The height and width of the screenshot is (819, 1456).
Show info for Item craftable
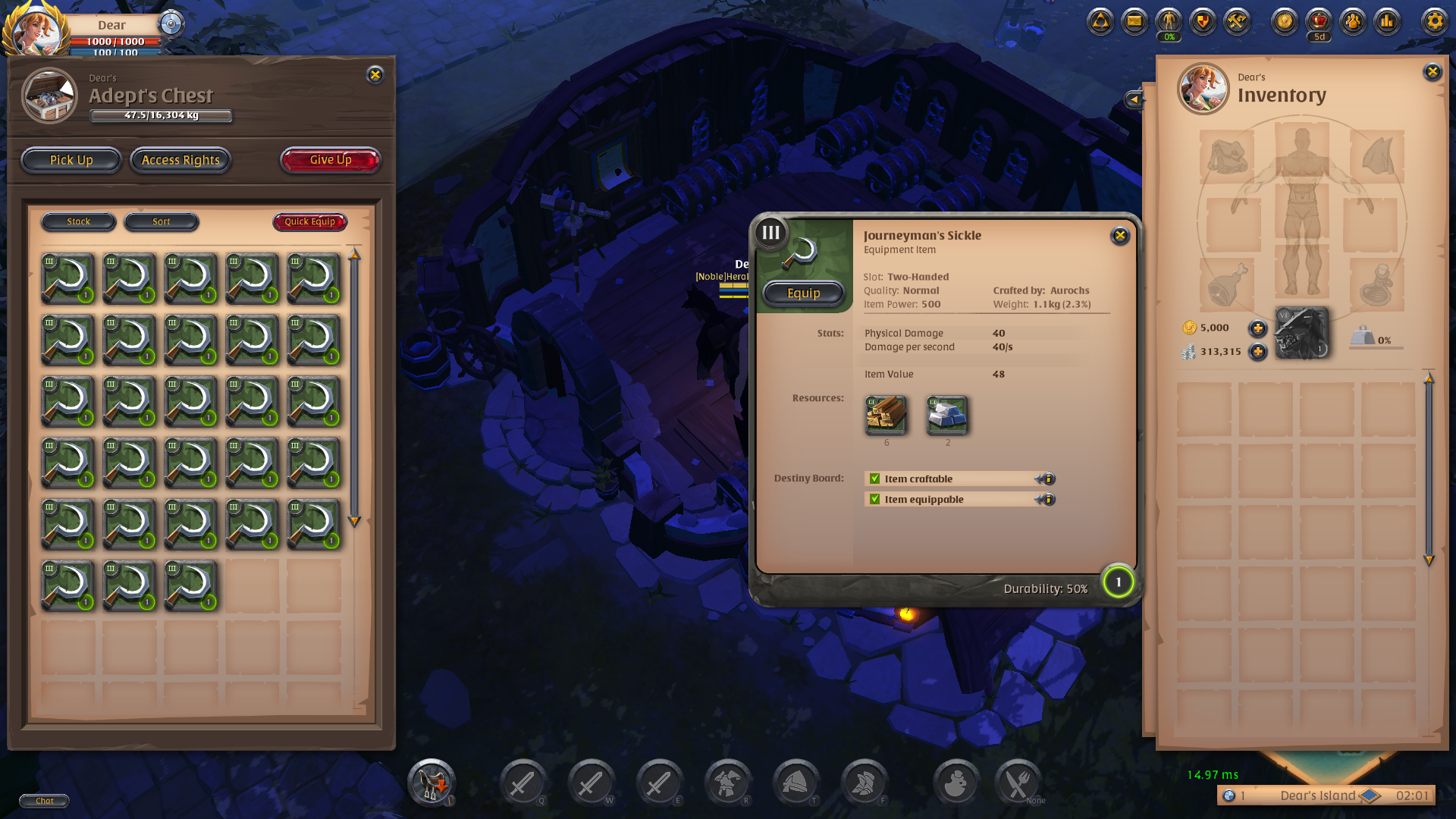click(1046, 479)
